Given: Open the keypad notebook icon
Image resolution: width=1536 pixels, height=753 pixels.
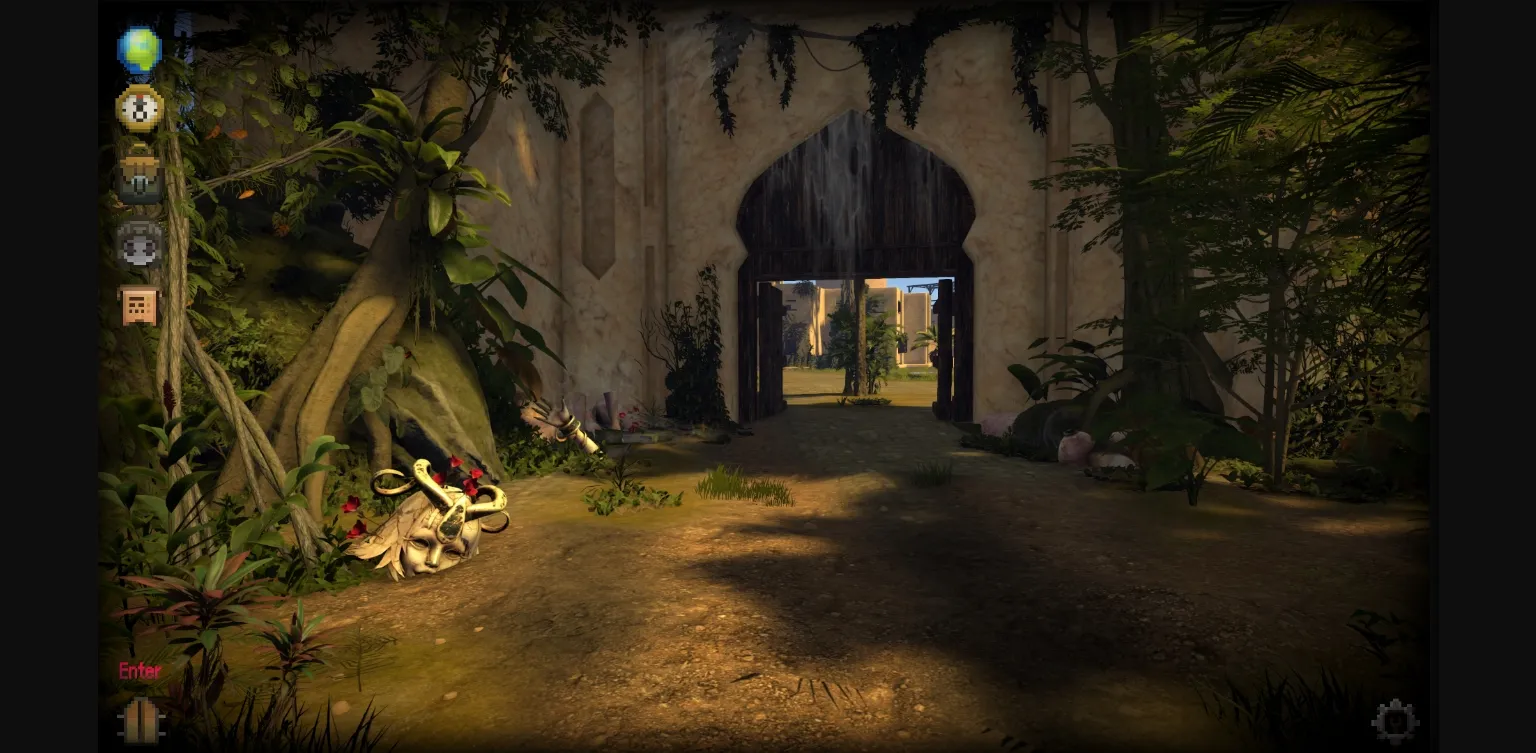Looking at the screenshot, I should tap(138, 305).
